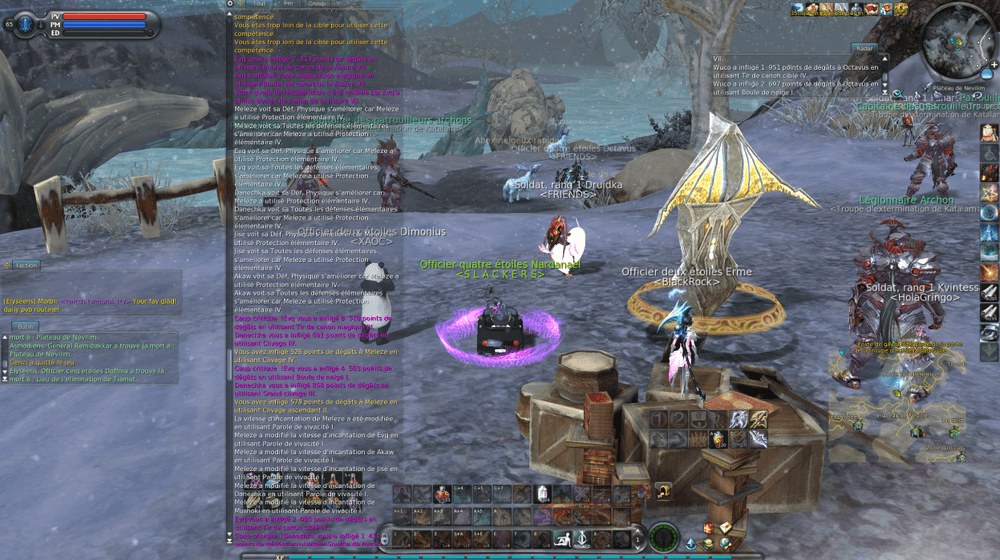Click the round green gauge beside hotbar
Image resolution: width=1000 pixels, height=560 pixels.
click(661, 538)
